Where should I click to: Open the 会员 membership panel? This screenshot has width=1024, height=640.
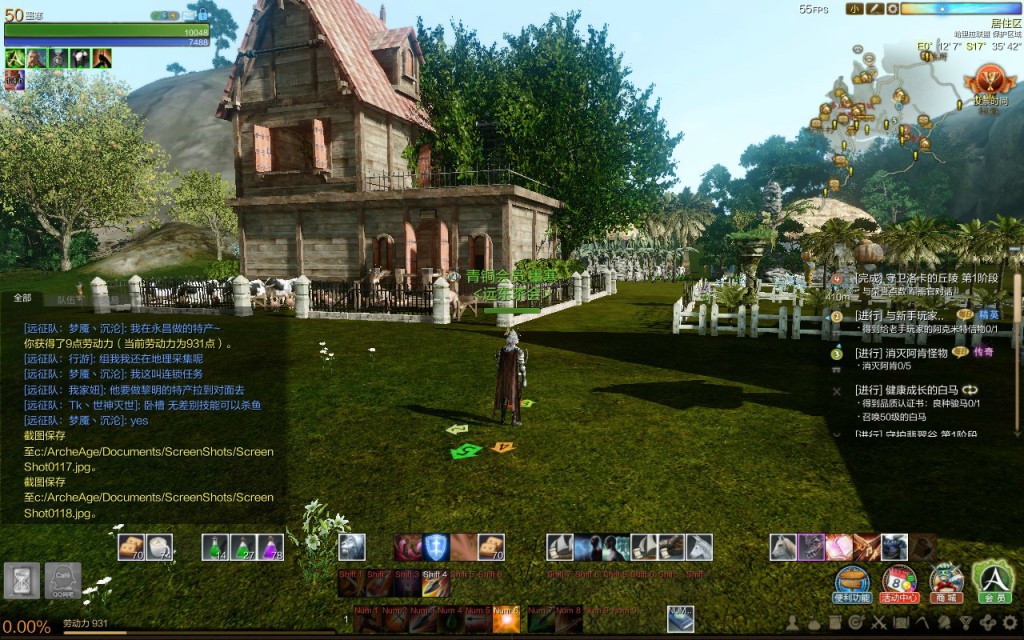pos(993,580)
